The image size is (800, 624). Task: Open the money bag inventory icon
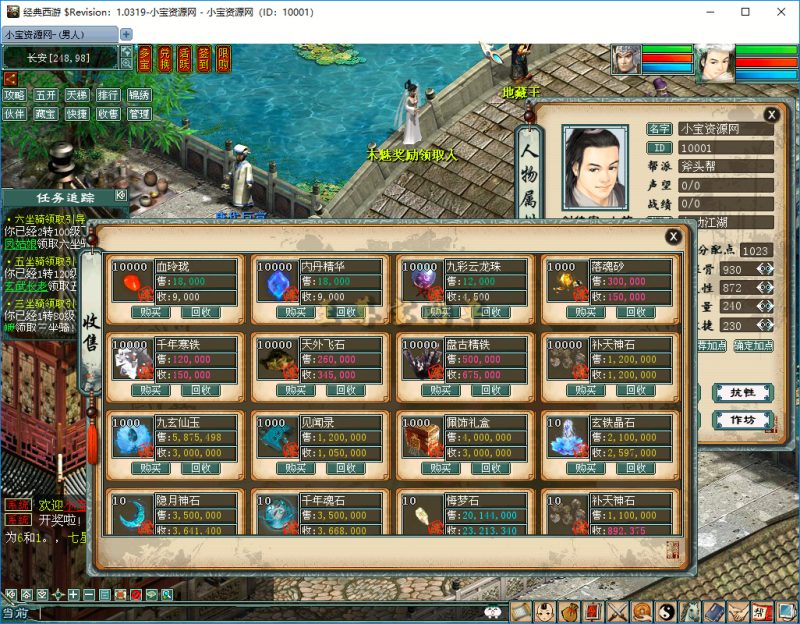[x=569, y=610]
